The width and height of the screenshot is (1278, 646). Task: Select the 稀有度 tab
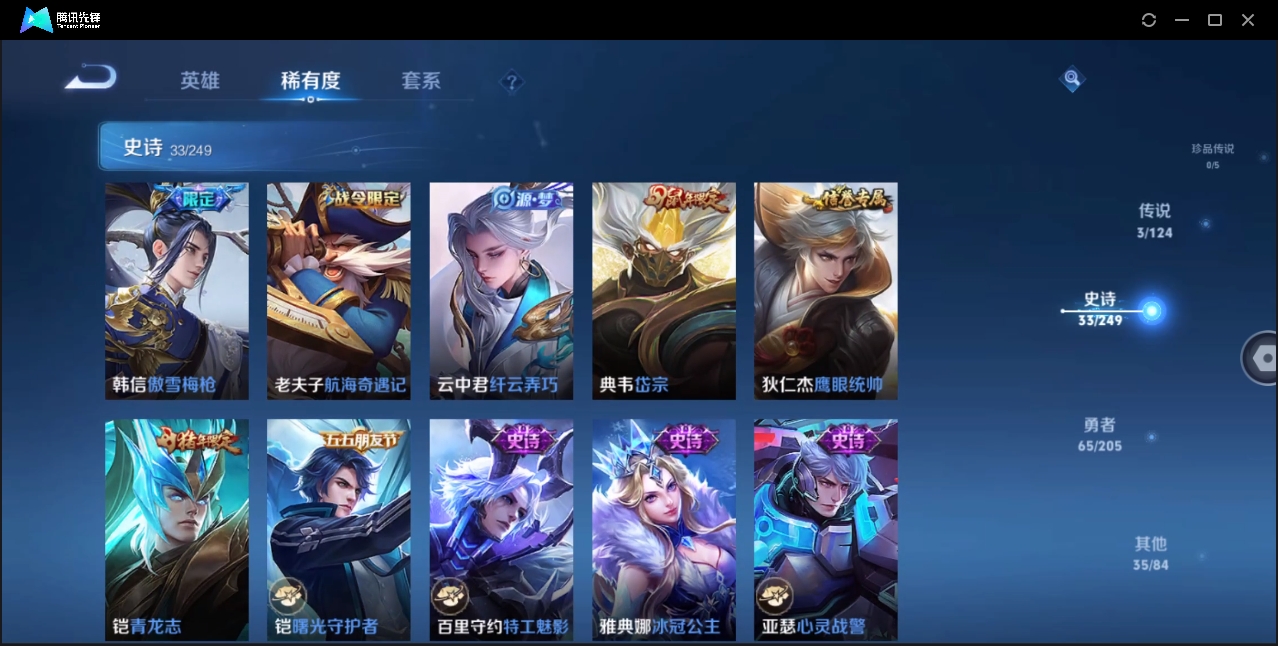(310, 81)
